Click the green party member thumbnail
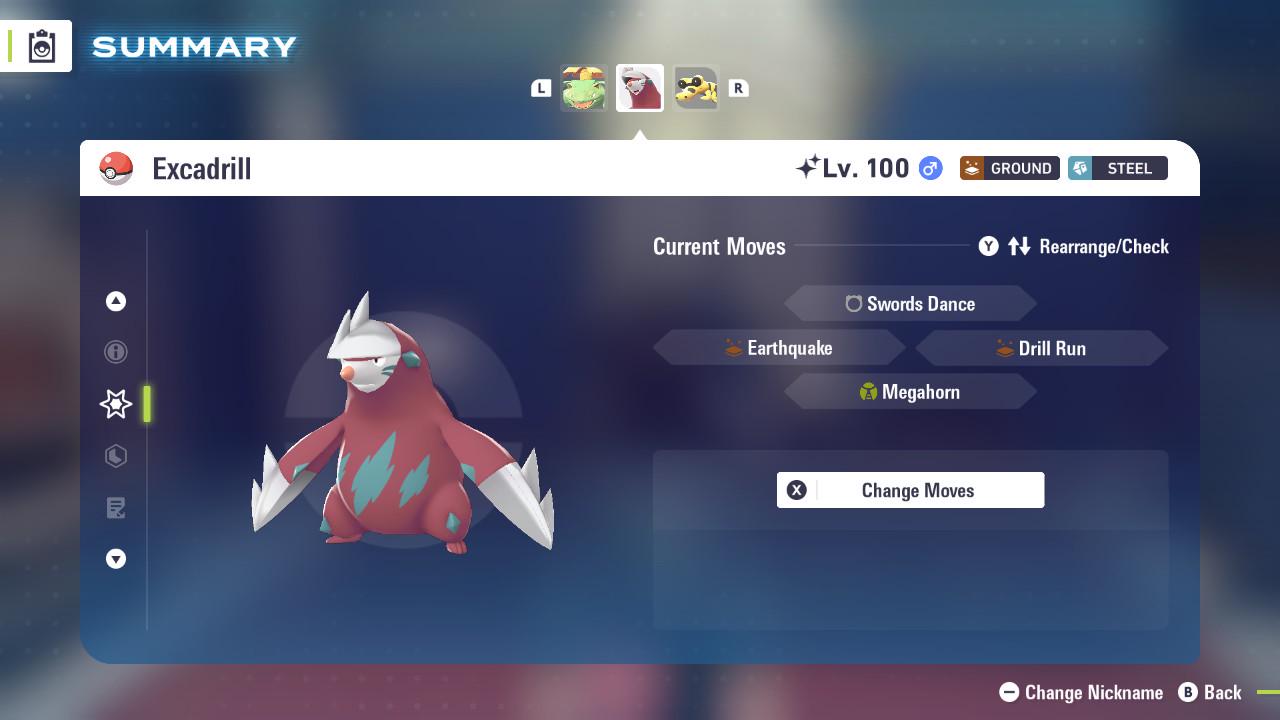 coord(585,87)
